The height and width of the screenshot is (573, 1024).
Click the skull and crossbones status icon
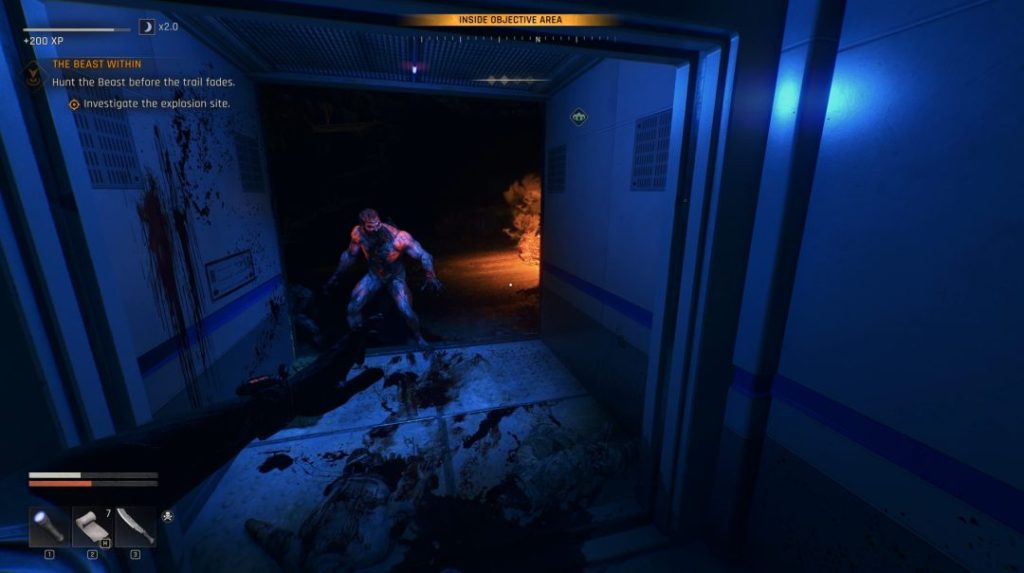tap(167, 517)
